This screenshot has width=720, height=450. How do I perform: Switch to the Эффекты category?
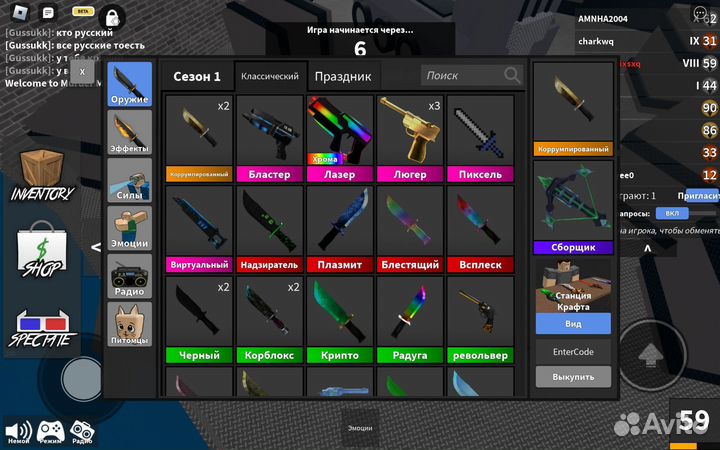[130, 132]
